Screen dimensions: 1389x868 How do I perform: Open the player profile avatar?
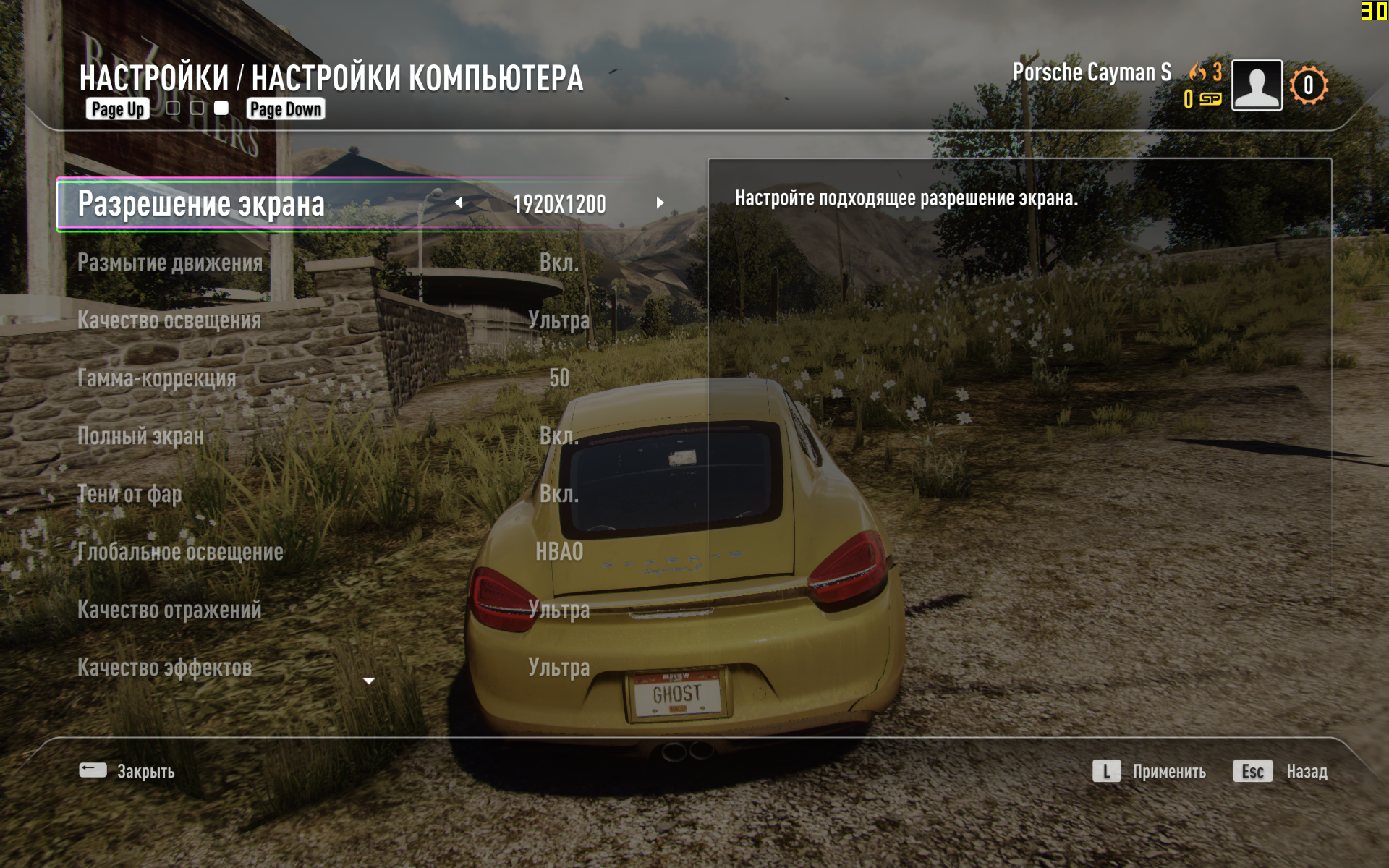coord(1257,85)
